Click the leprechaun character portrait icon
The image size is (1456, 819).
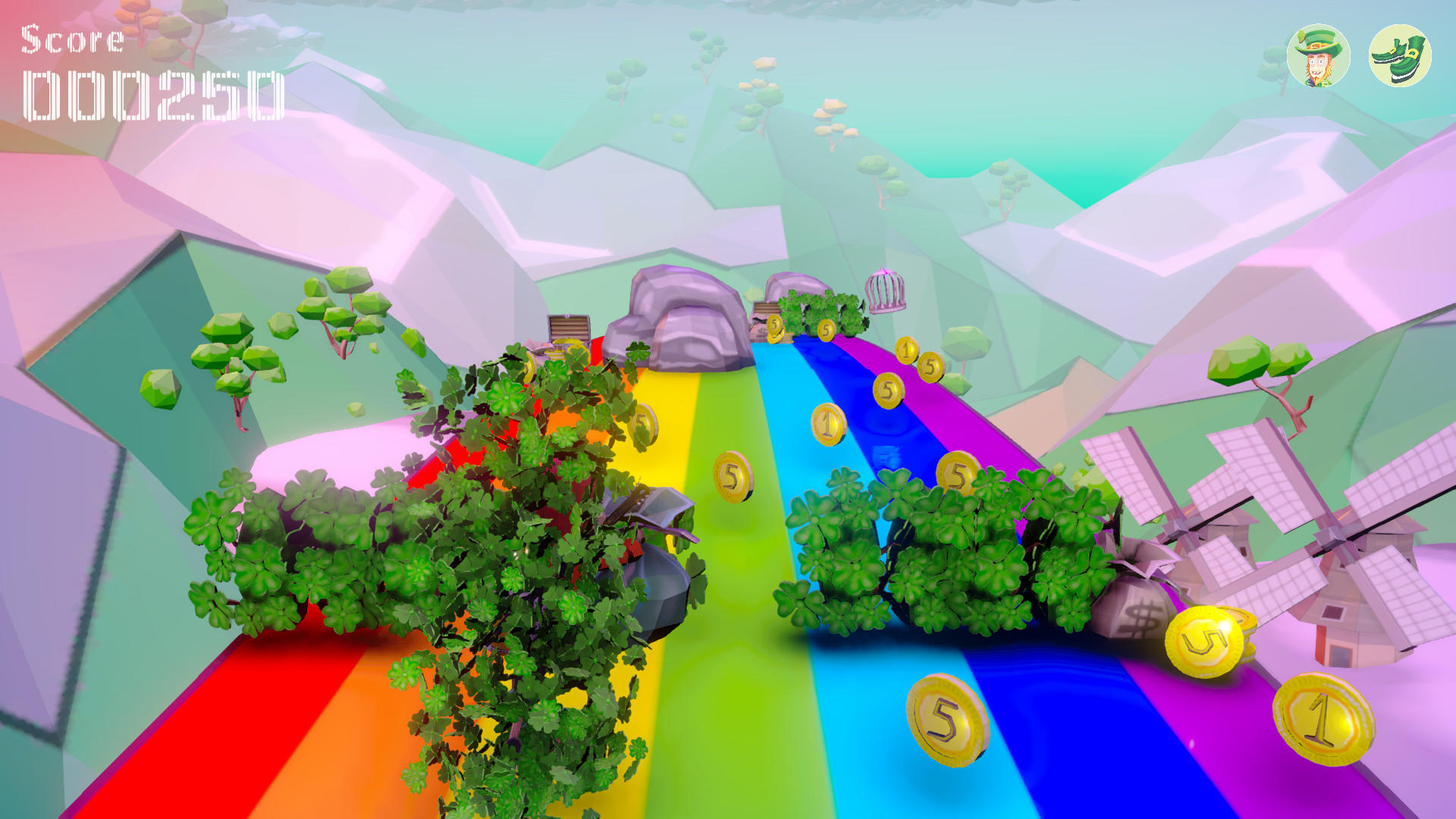tap(1318, 57)
